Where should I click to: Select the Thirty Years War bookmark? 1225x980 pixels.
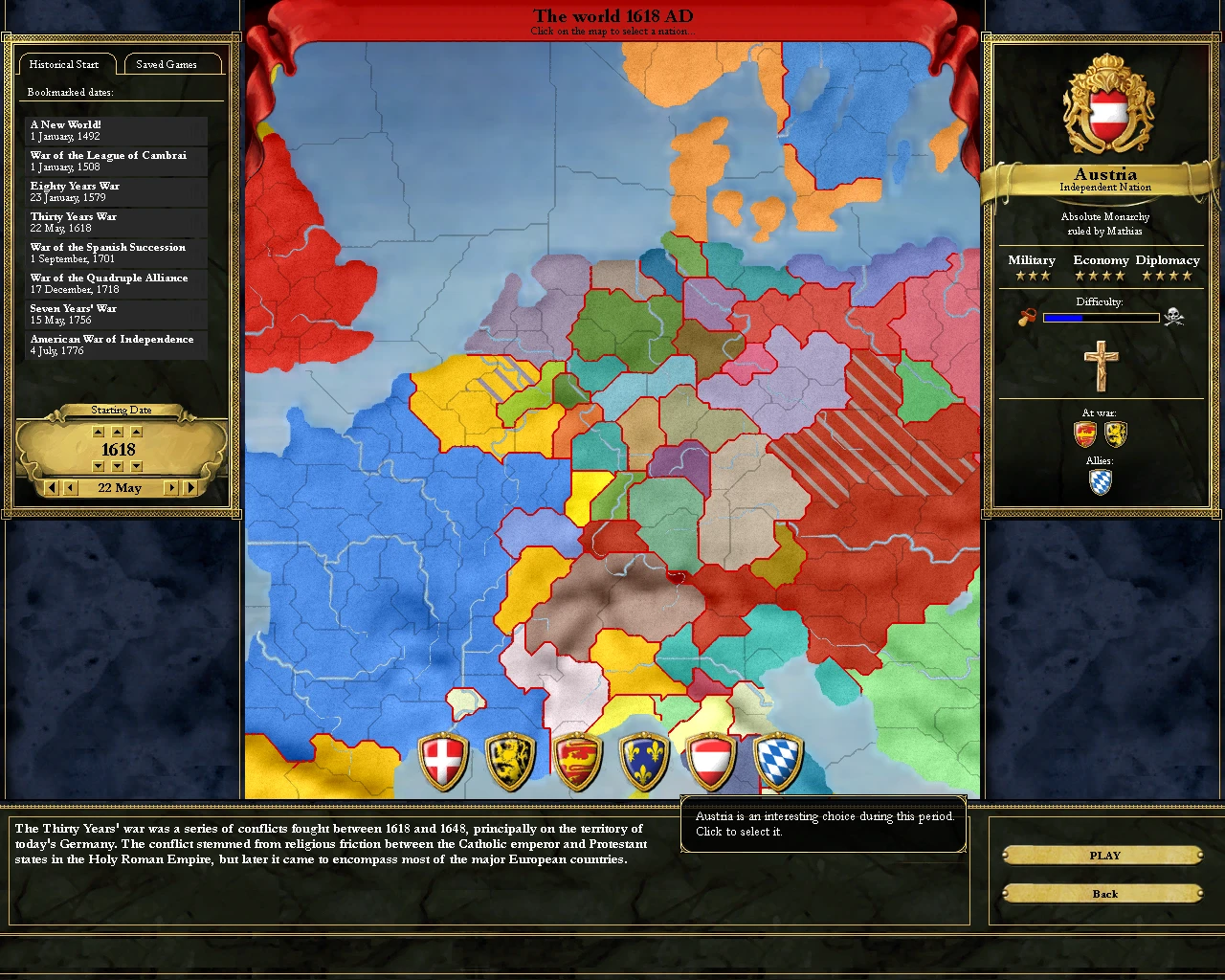pos(116,221)
